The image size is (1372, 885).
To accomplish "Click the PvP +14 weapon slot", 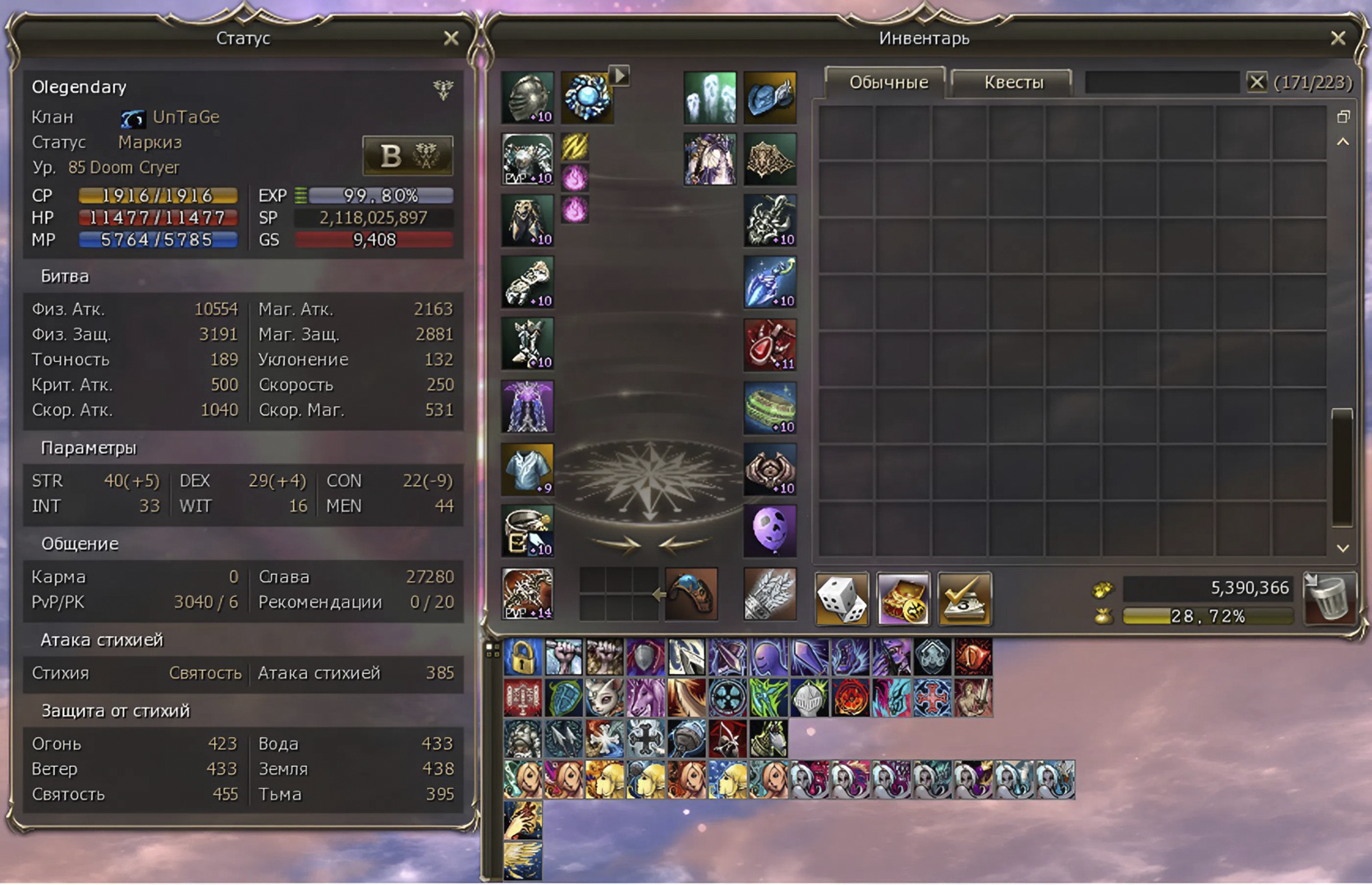I will point(526,593).
